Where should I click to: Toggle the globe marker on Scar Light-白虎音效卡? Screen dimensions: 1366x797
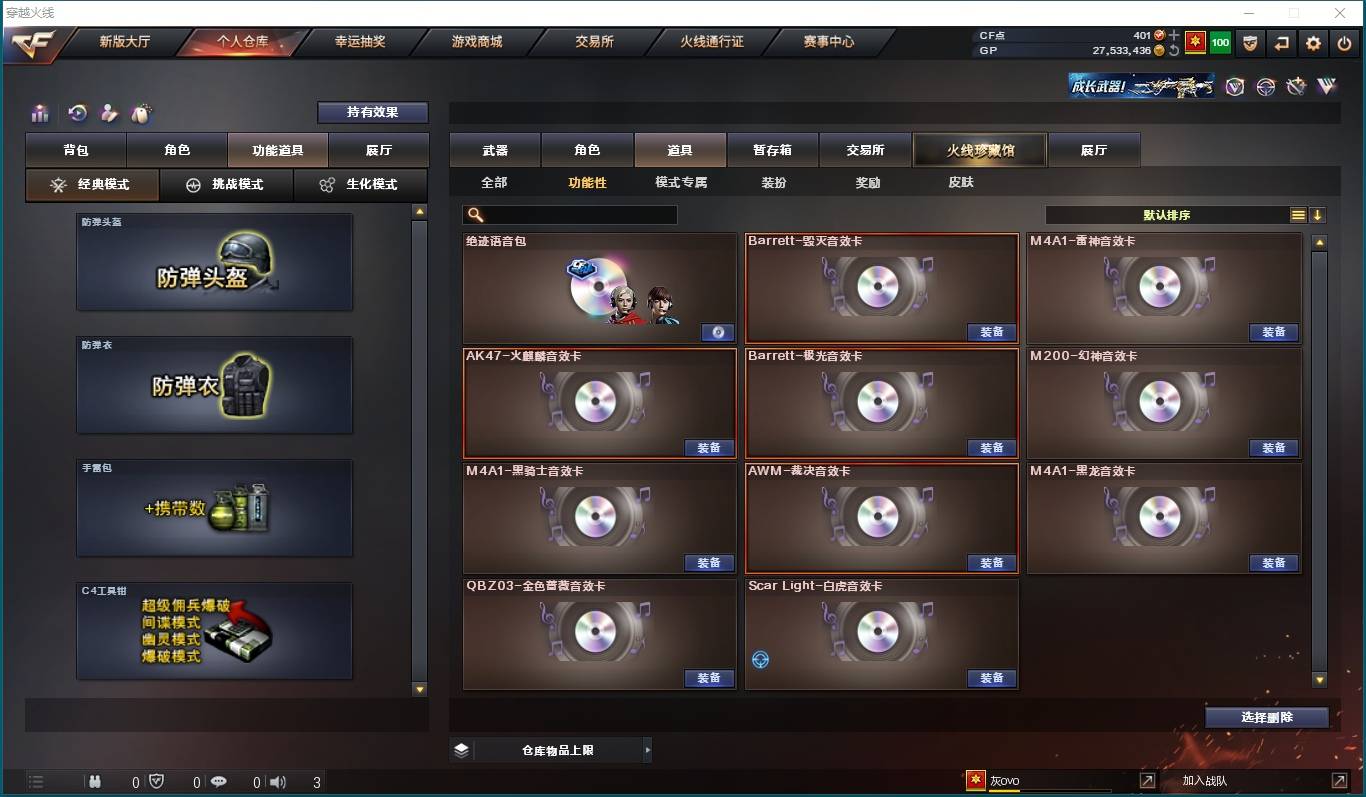click(760, 658)
